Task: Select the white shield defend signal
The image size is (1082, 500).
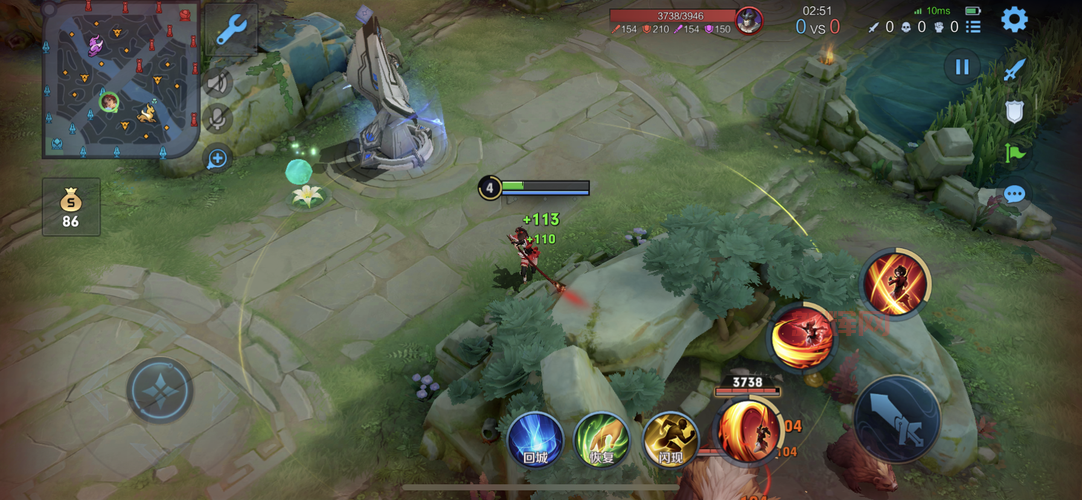Action: [1014, 111]
